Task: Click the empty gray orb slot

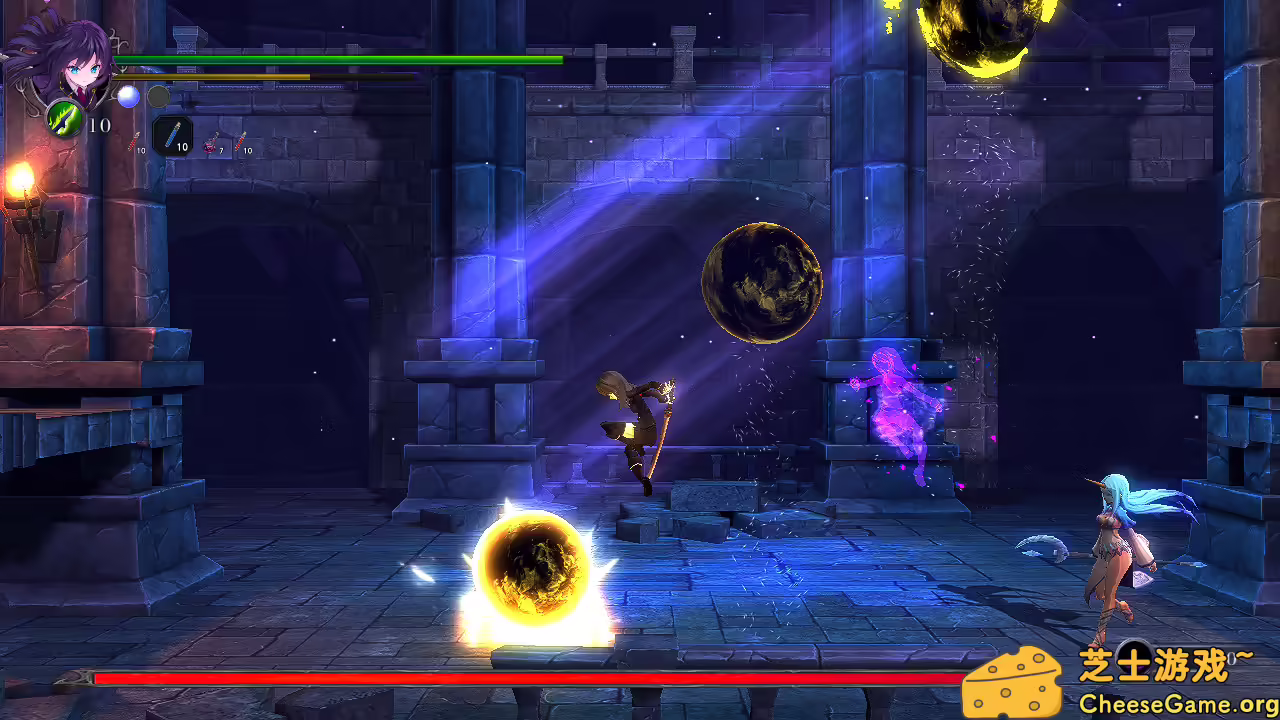Action: coord(157,97)
